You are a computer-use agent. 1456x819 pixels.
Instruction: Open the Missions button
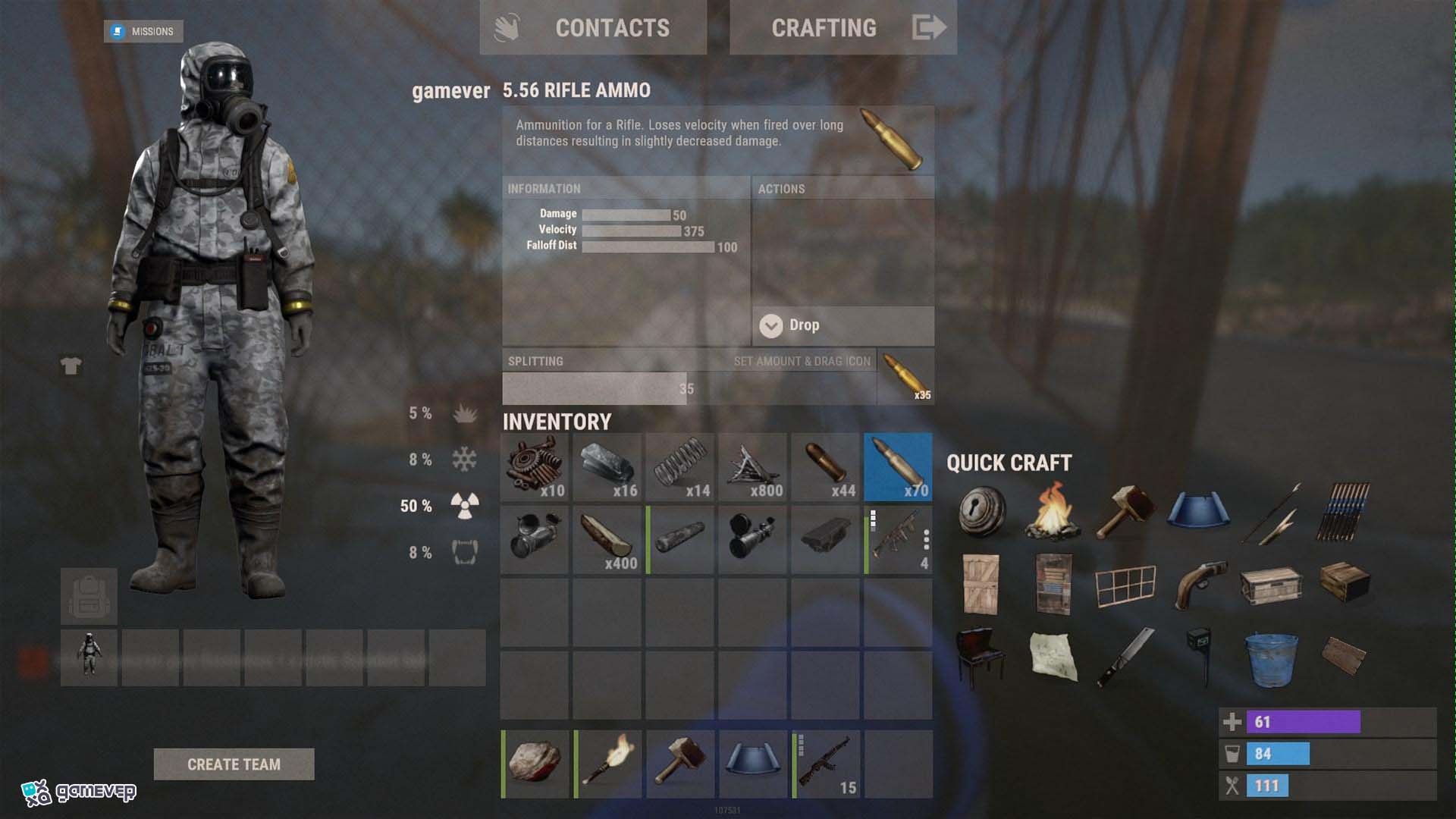click(143, 31)
